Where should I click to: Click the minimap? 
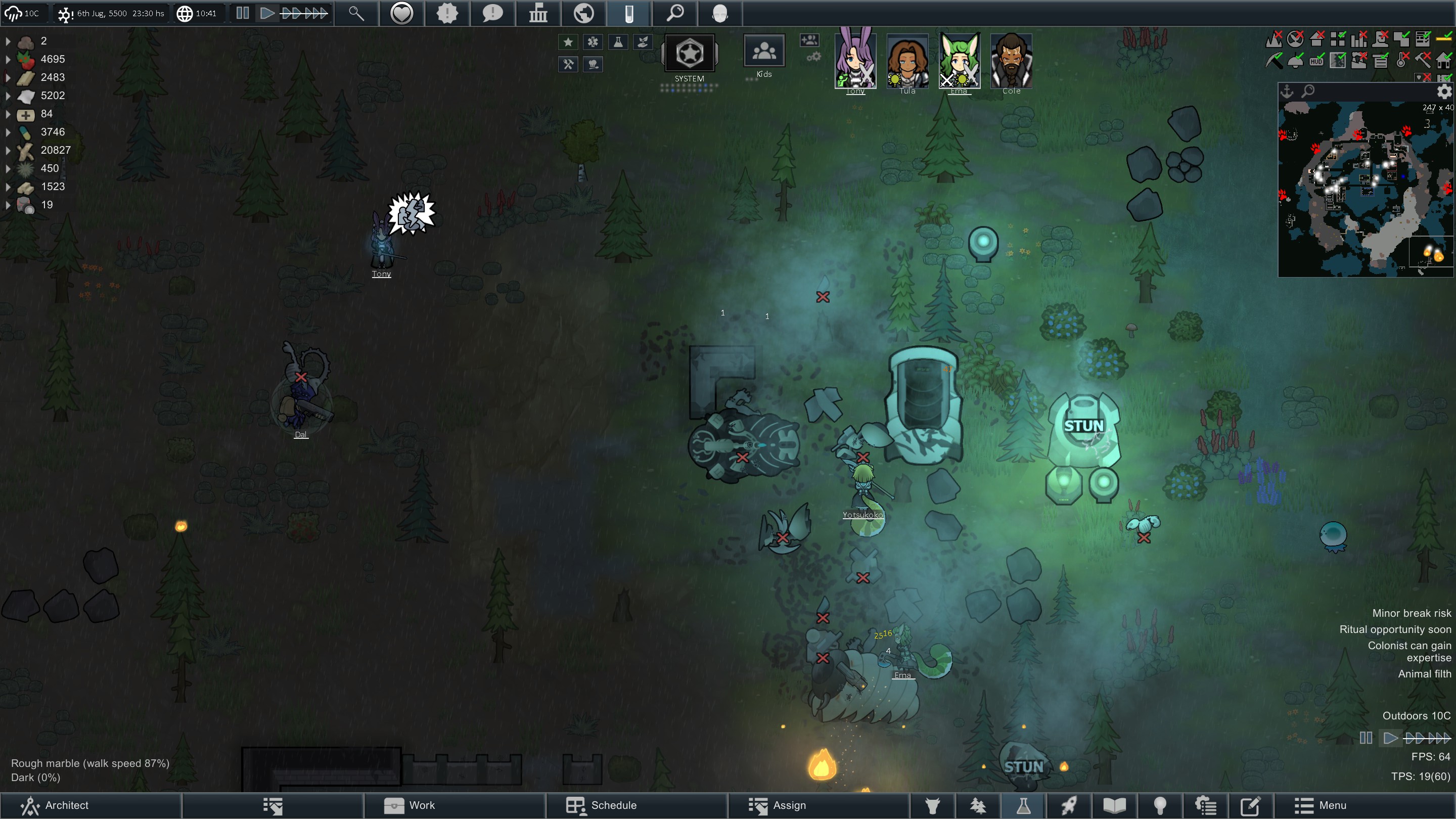click(x=1365, y=190)
